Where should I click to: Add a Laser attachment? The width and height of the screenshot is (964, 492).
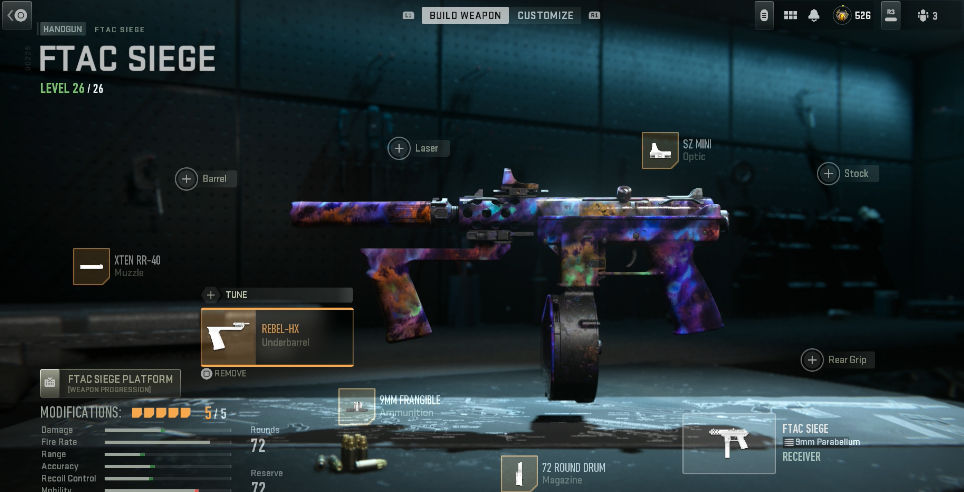pyautogui.click(x=400, y=148)
